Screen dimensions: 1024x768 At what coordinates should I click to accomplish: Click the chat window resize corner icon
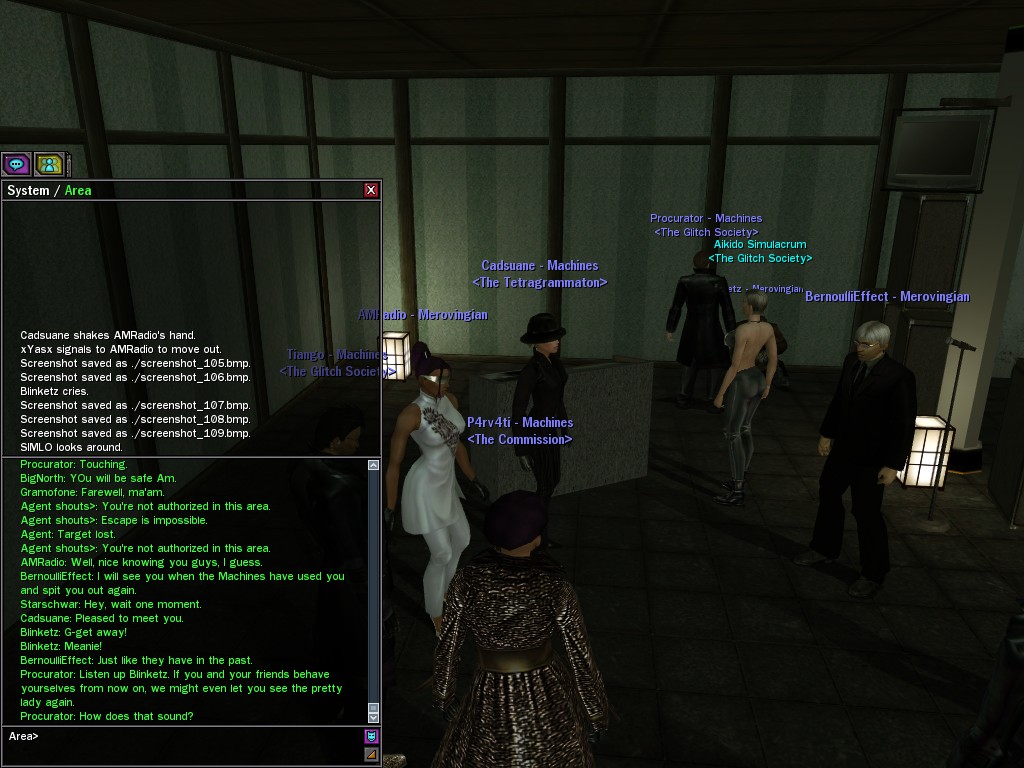pos(372,754)
